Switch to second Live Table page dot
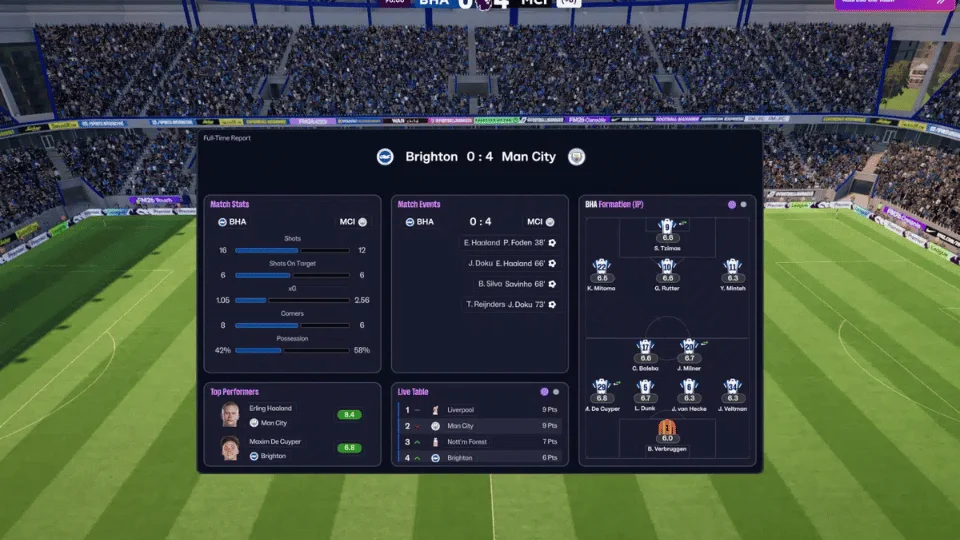 point(556,392)
